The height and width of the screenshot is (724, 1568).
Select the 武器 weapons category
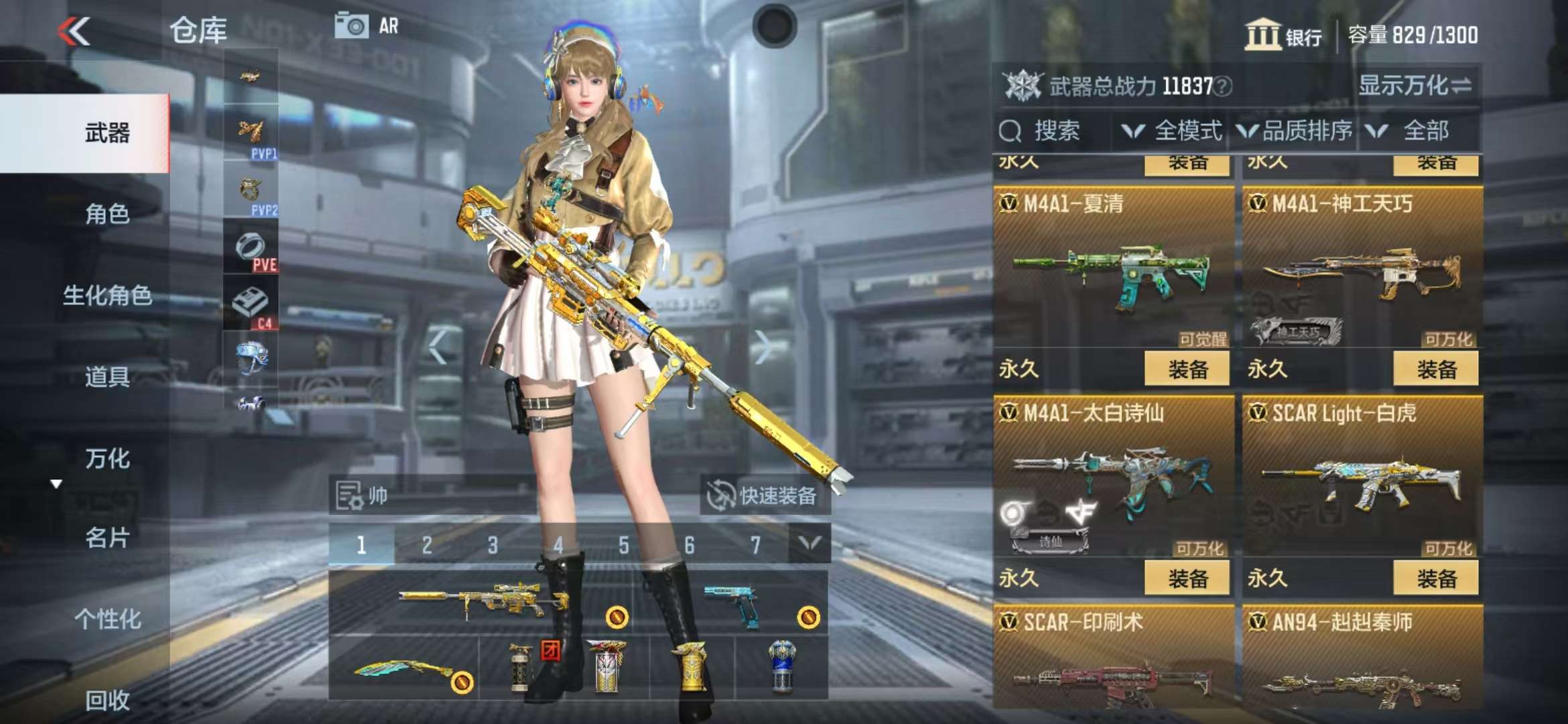coord(107,133)
